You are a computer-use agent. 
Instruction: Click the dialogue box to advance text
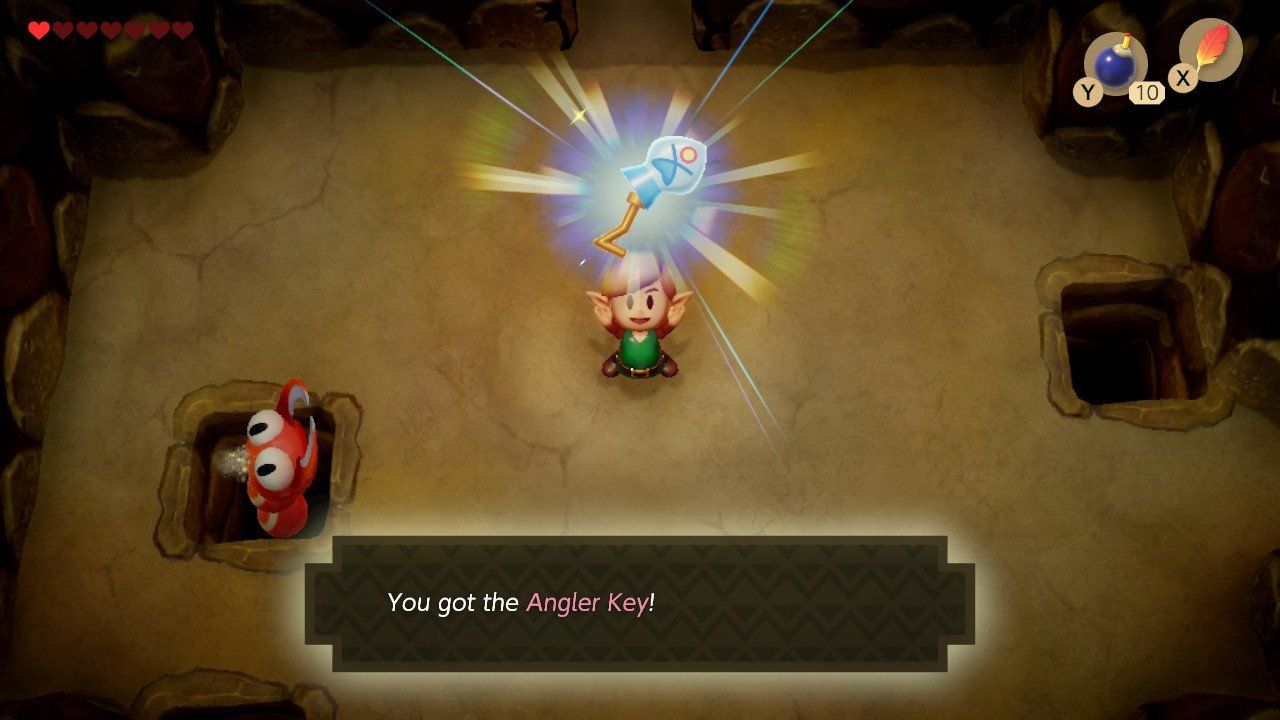point(640,603)
